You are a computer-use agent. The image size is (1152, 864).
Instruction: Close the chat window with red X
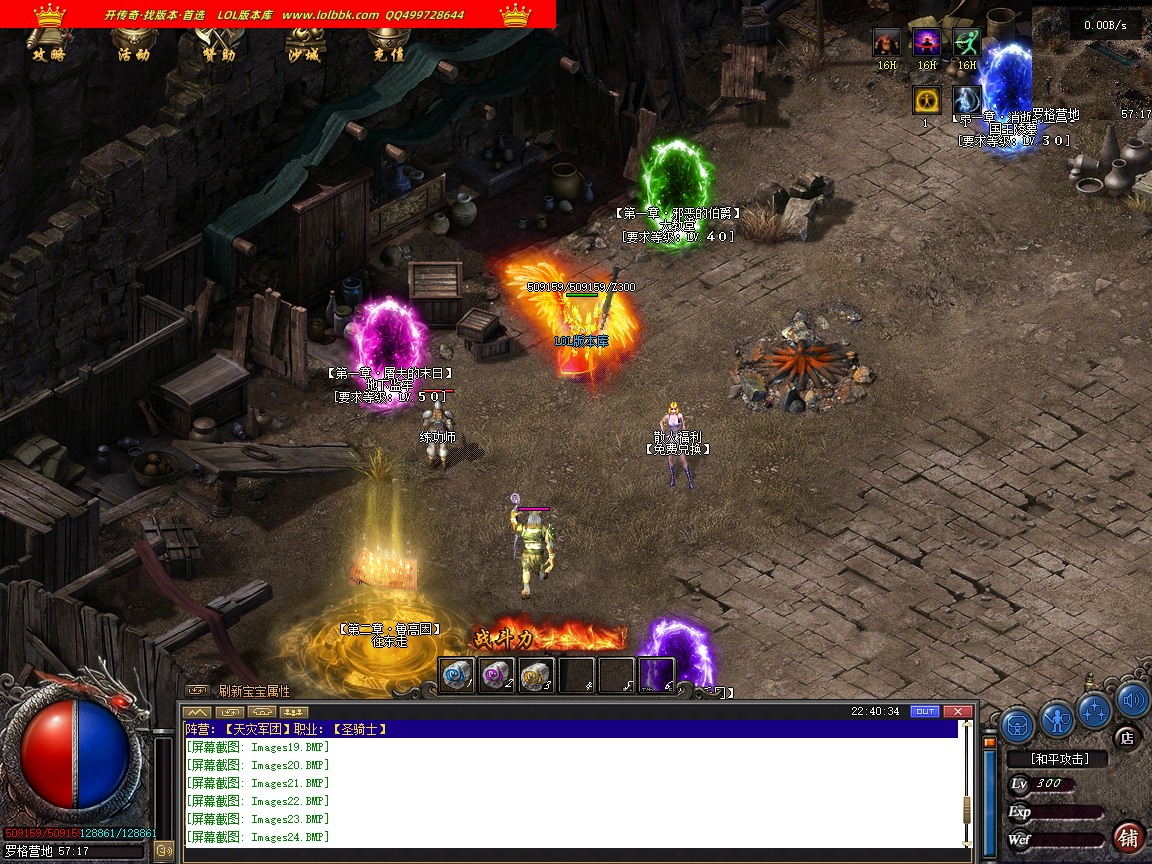957,711
